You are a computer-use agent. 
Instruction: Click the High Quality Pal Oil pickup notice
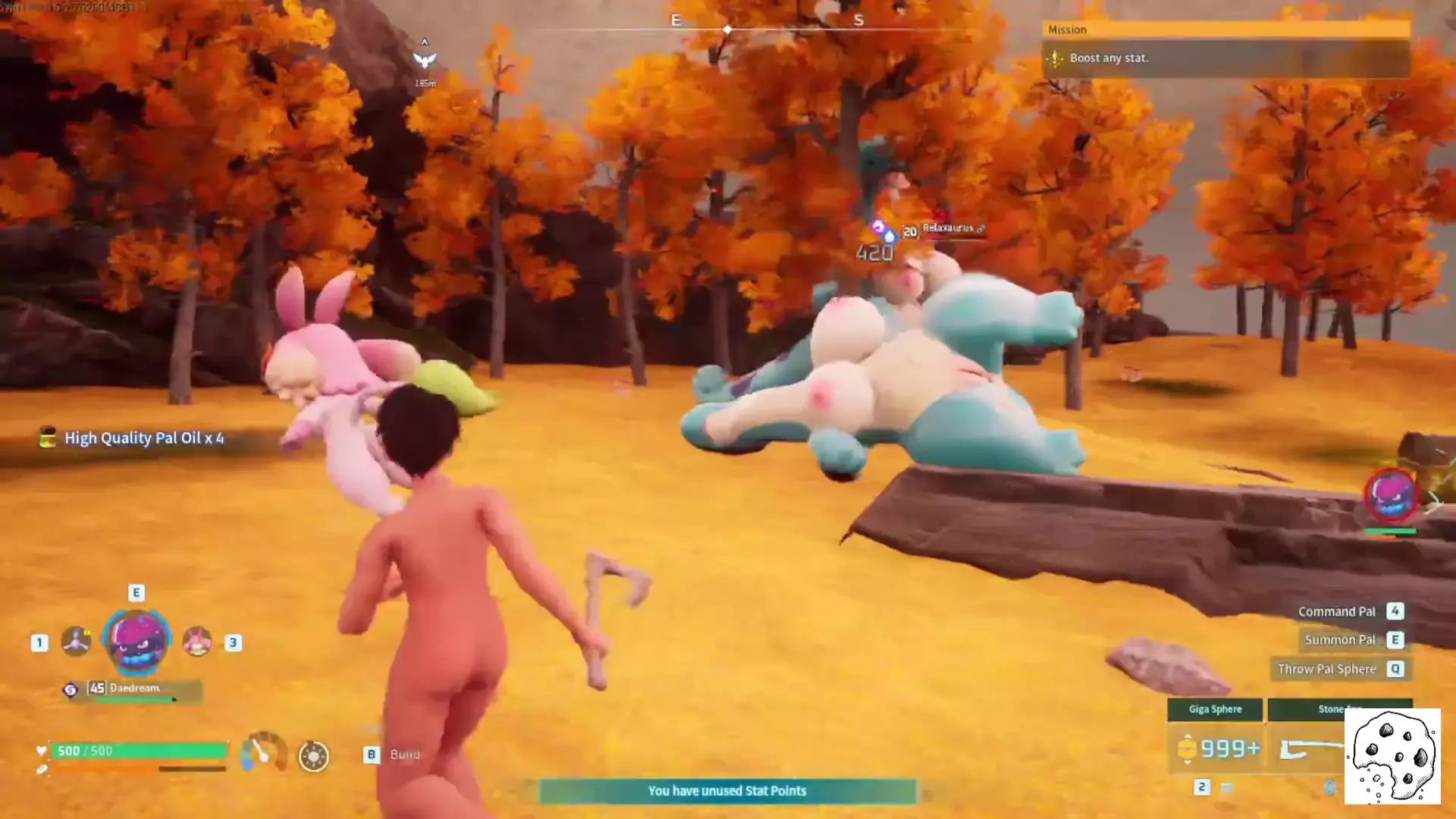133,438
